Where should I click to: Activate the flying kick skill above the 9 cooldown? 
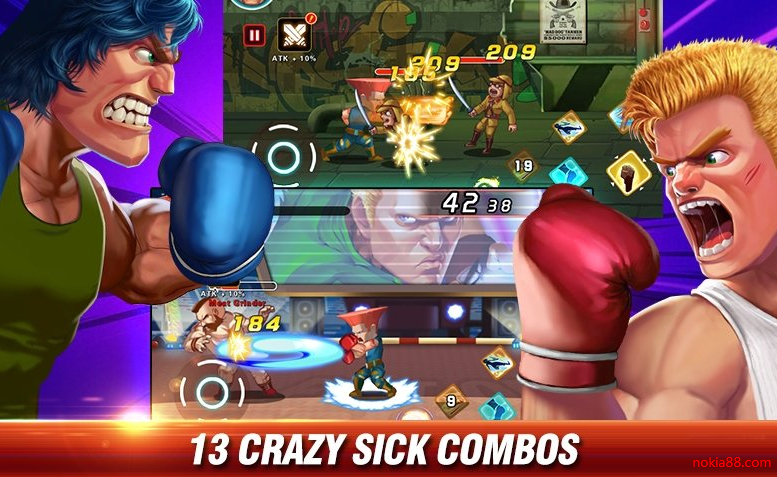tap(498, 364)
